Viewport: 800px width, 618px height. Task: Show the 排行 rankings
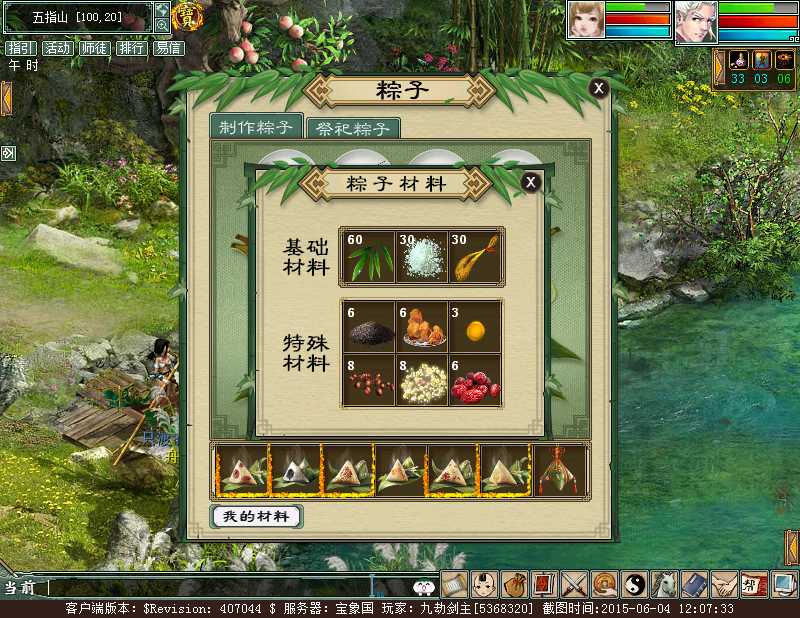coord(131,48)
